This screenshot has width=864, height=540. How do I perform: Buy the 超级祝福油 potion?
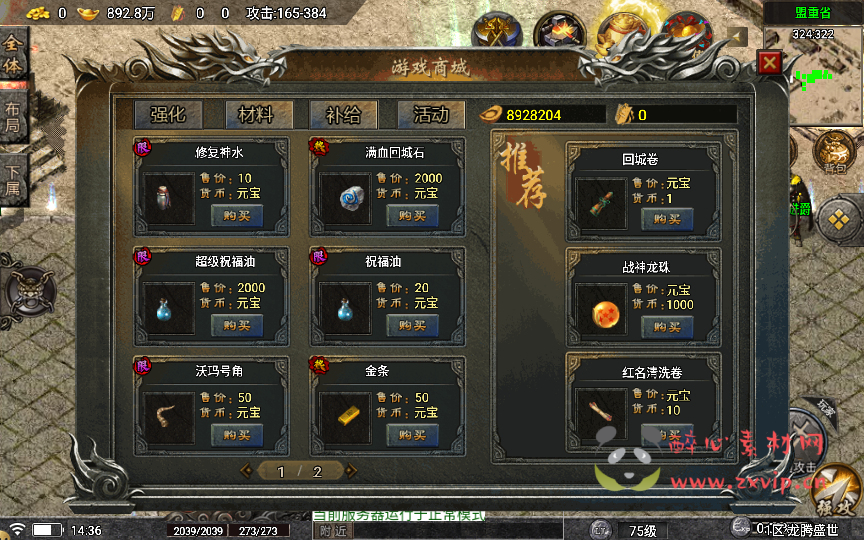pyautogui.click(x=237, y=325)
